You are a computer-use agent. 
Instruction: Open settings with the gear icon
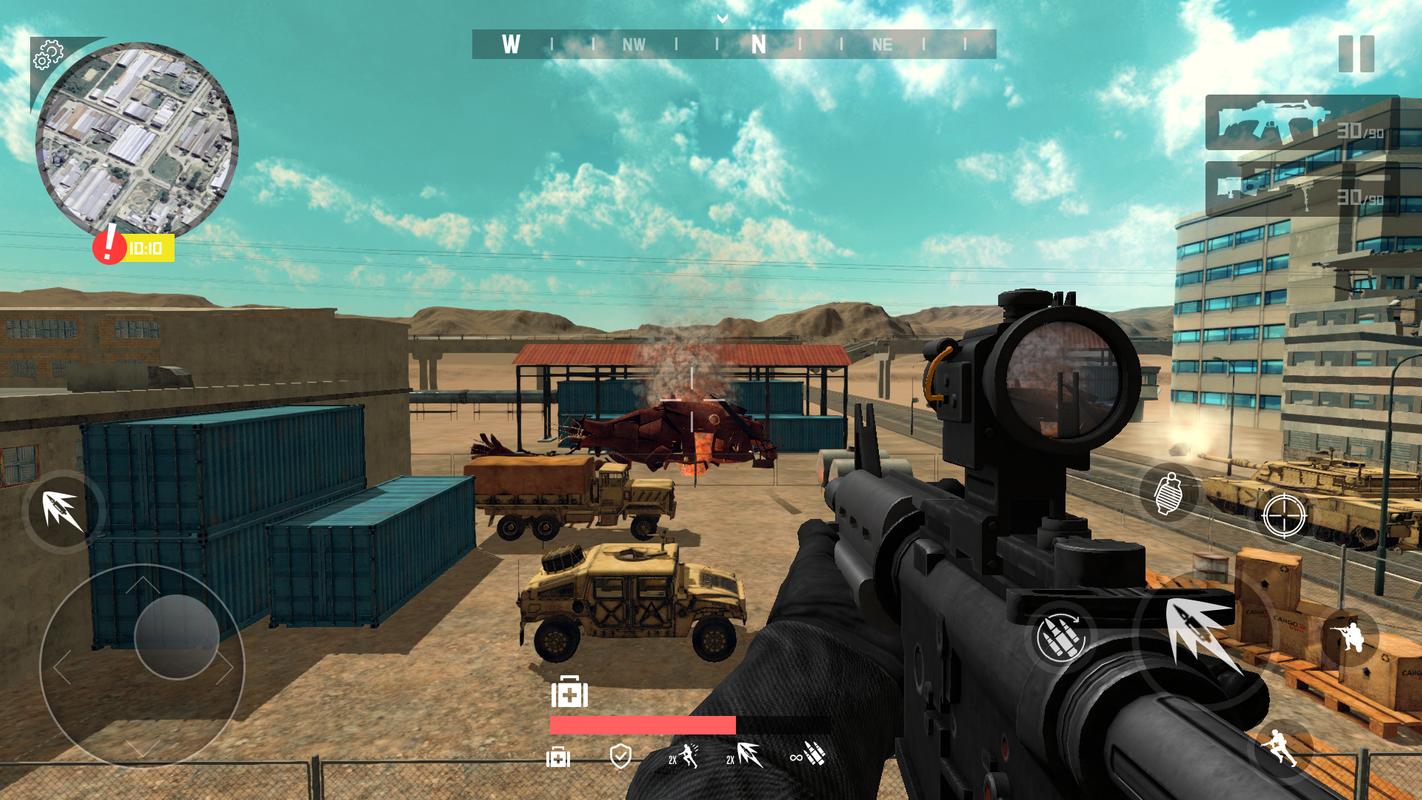(x=47, y=55)
